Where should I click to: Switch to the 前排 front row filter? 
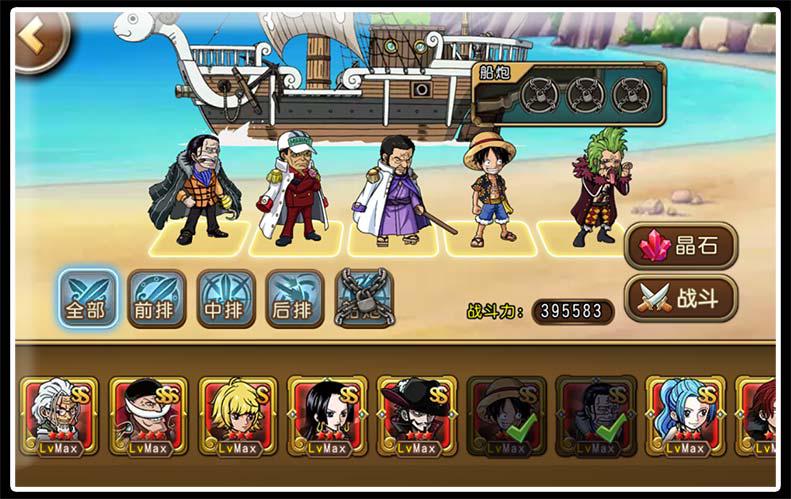(156, 297)
